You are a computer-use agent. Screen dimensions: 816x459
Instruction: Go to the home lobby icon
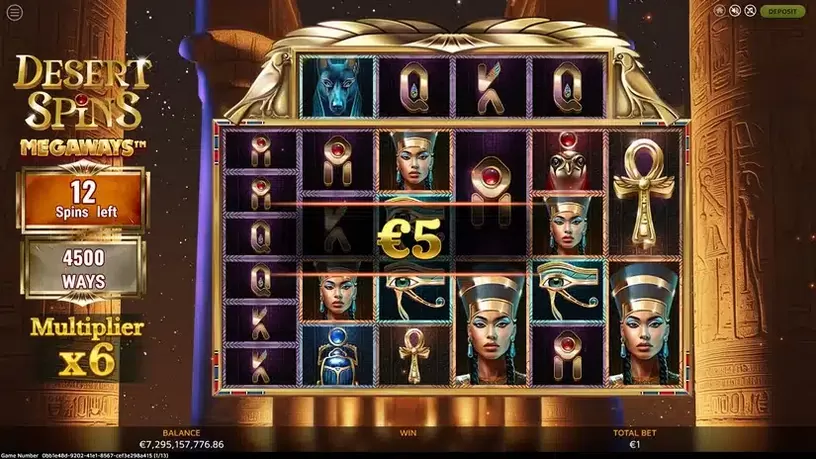point(721,11)
